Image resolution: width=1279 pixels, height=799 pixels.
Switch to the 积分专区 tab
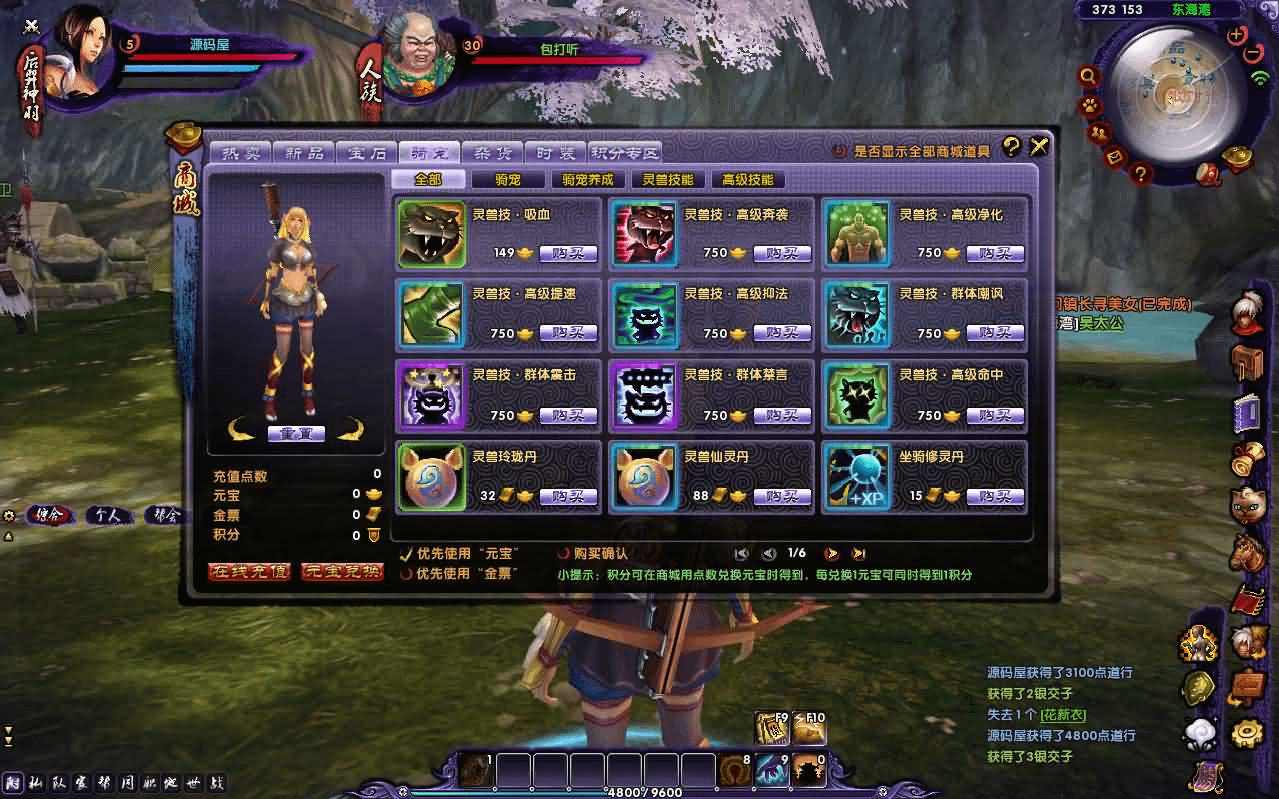pos(625,153)
